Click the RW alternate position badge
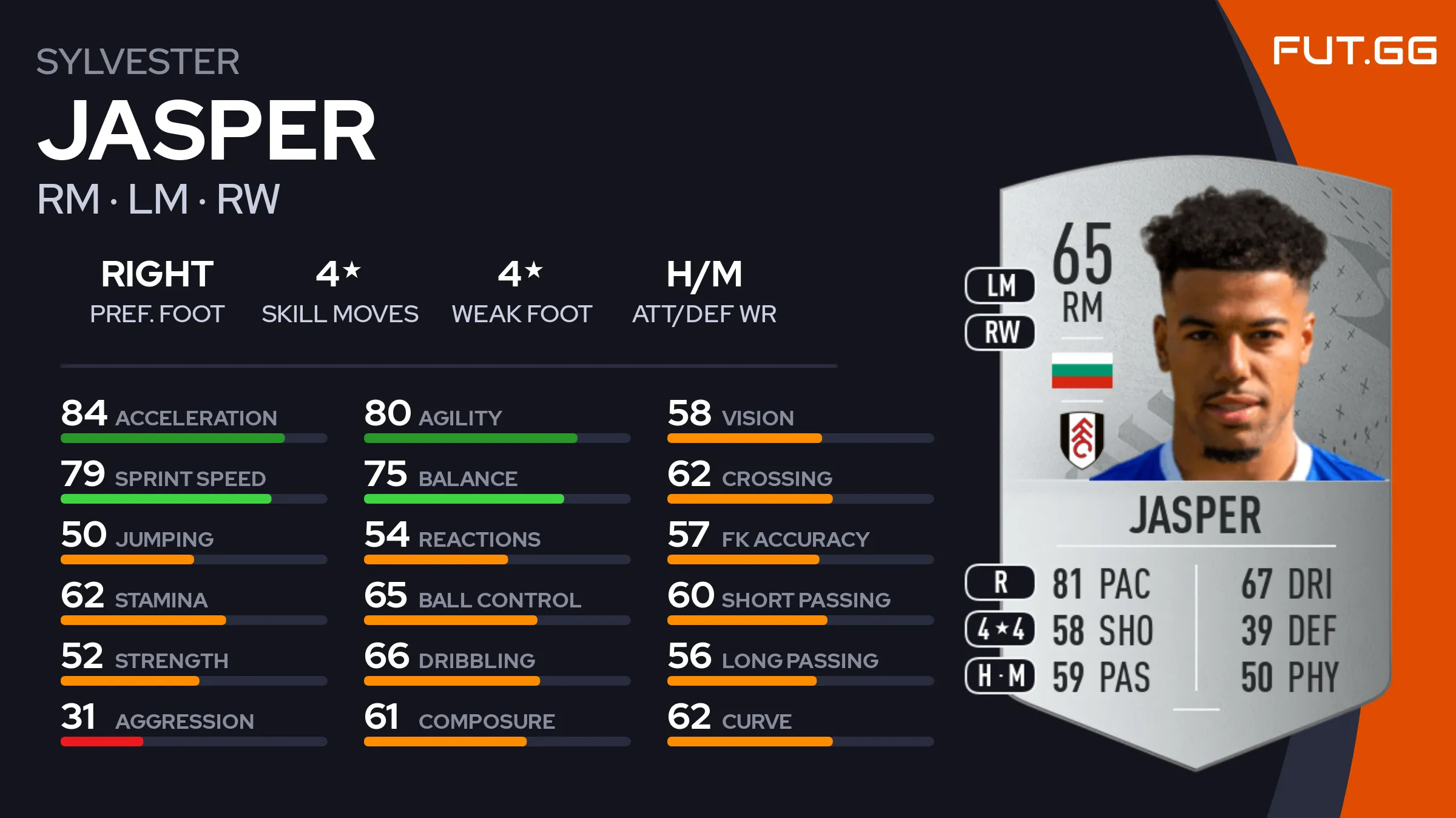Image resolution: width=1456 pixels, height=818 pixels. pos(1000,332)
